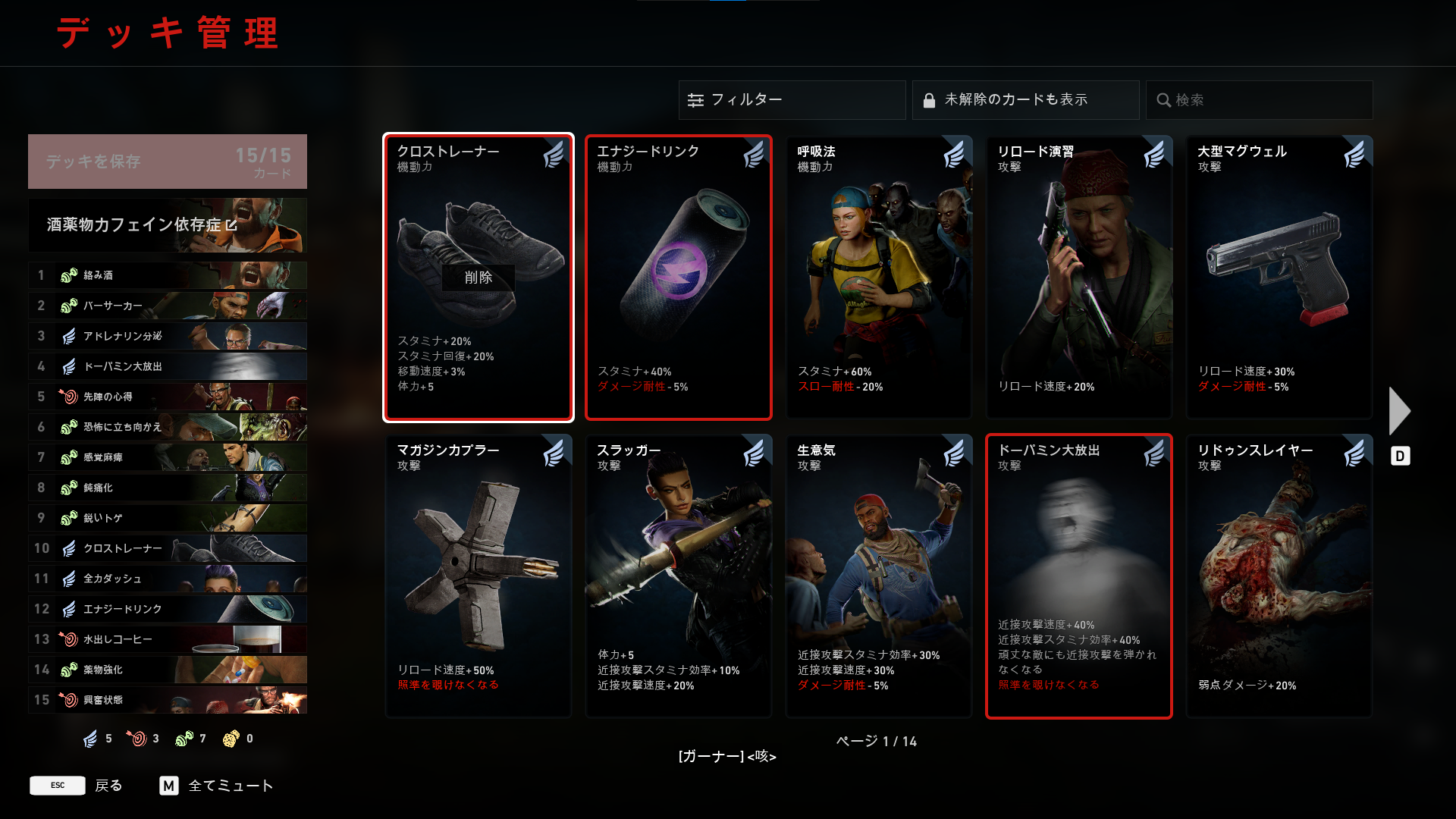Screen dimensions: 1456x819
Task: Select the マガジンカプラー card
Action: pos(479,576)
